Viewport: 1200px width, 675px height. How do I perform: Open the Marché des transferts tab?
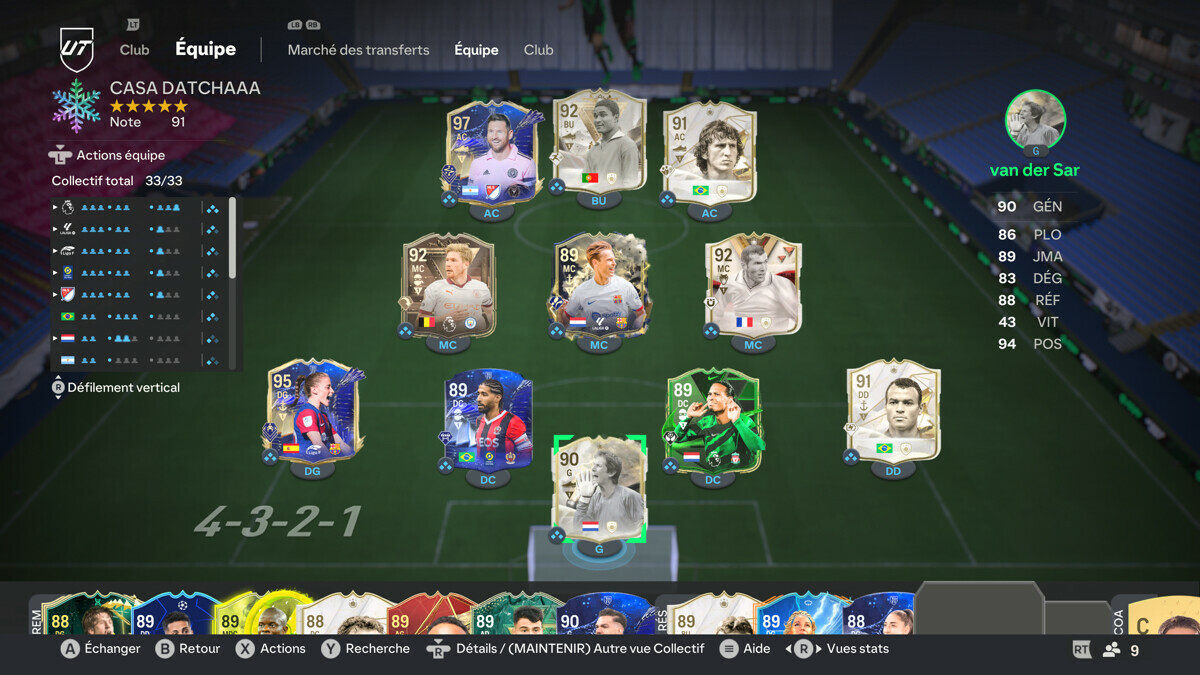point(358,50)
